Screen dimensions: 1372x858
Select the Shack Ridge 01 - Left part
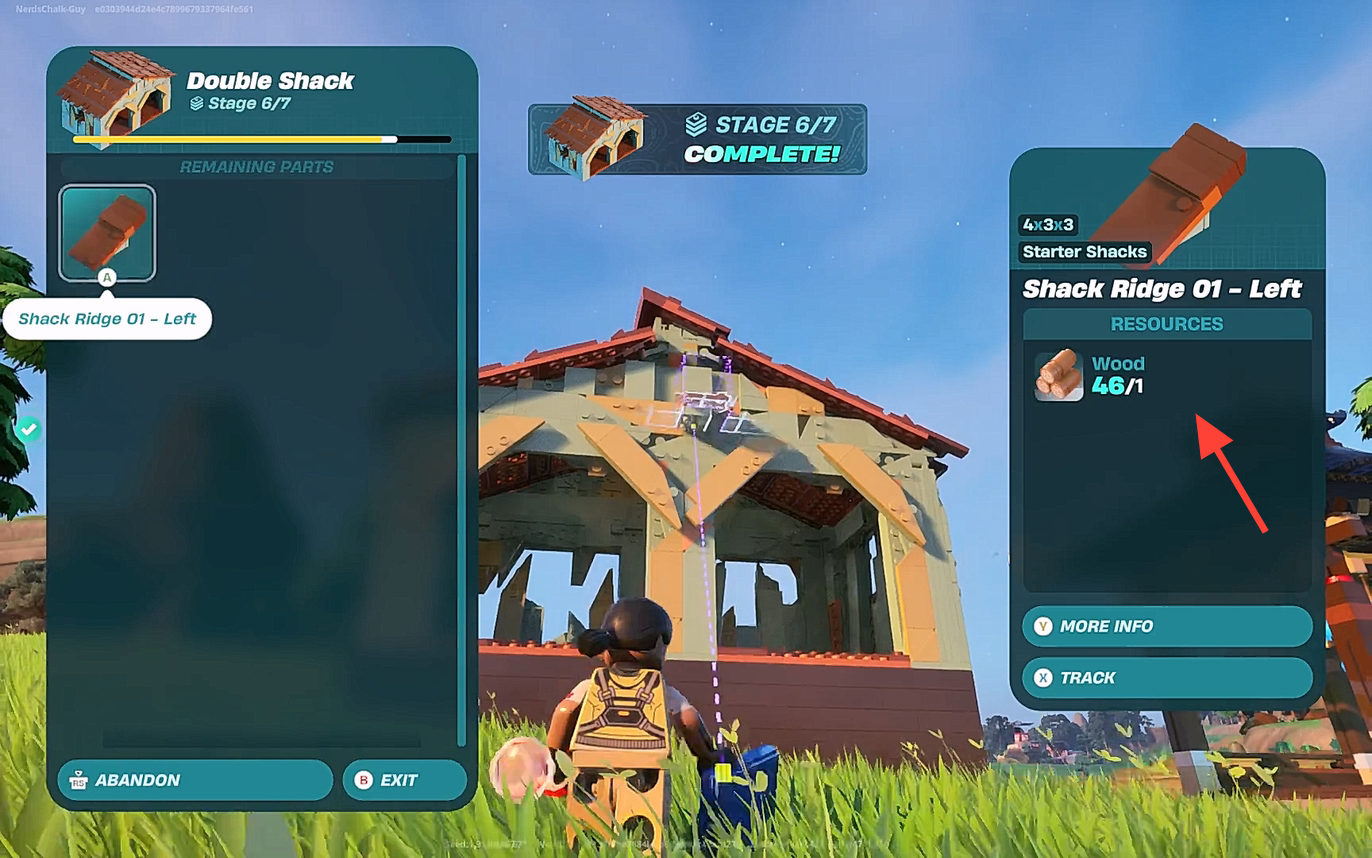click(107, 233)
